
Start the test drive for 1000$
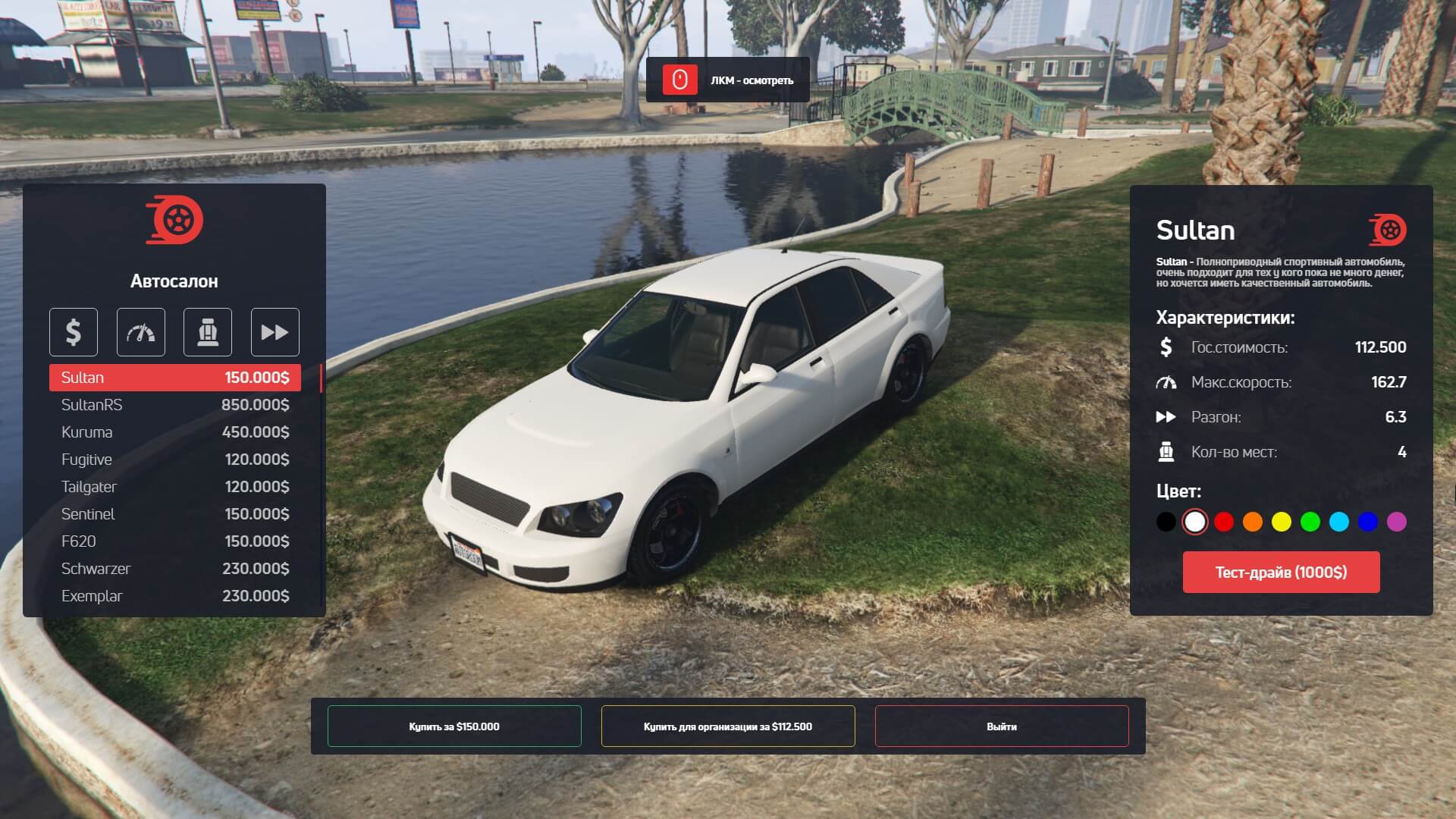[1281, 573]
